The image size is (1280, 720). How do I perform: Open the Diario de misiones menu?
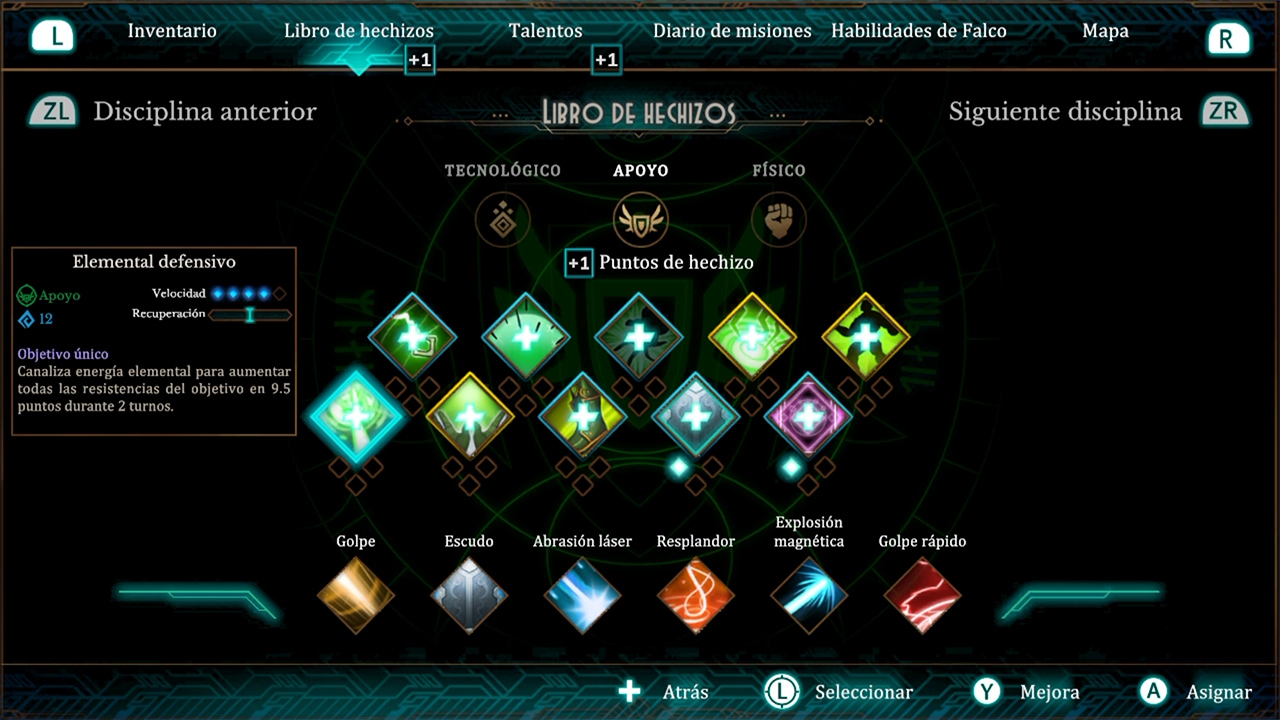coord(732,31)
